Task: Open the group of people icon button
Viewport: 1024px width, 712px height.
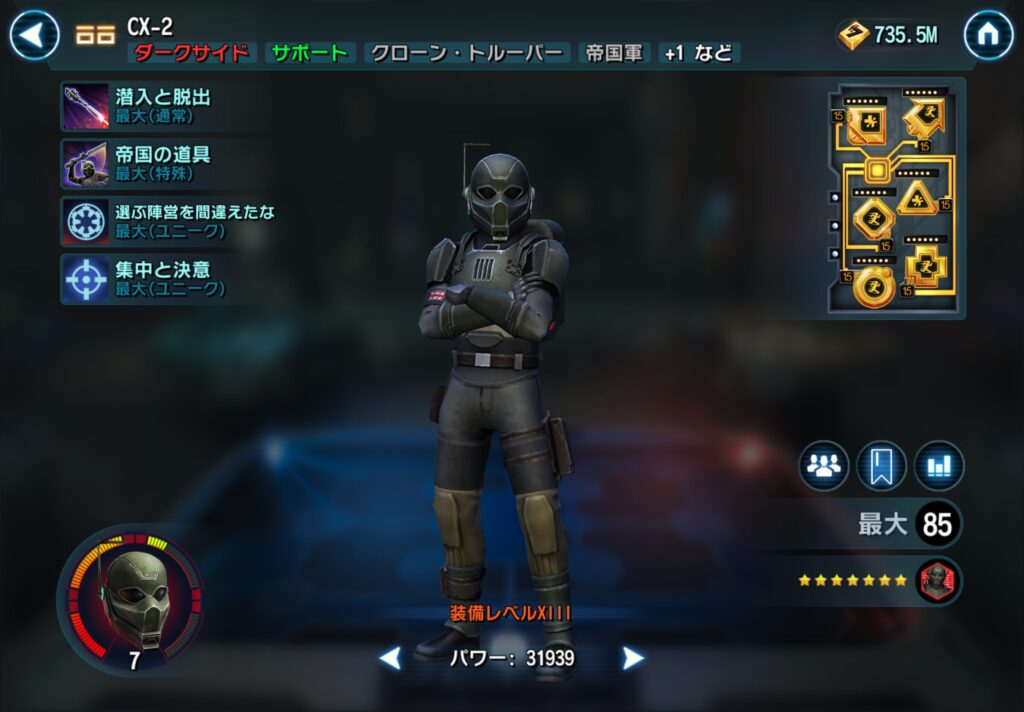Action: click(x=823, y=466)
